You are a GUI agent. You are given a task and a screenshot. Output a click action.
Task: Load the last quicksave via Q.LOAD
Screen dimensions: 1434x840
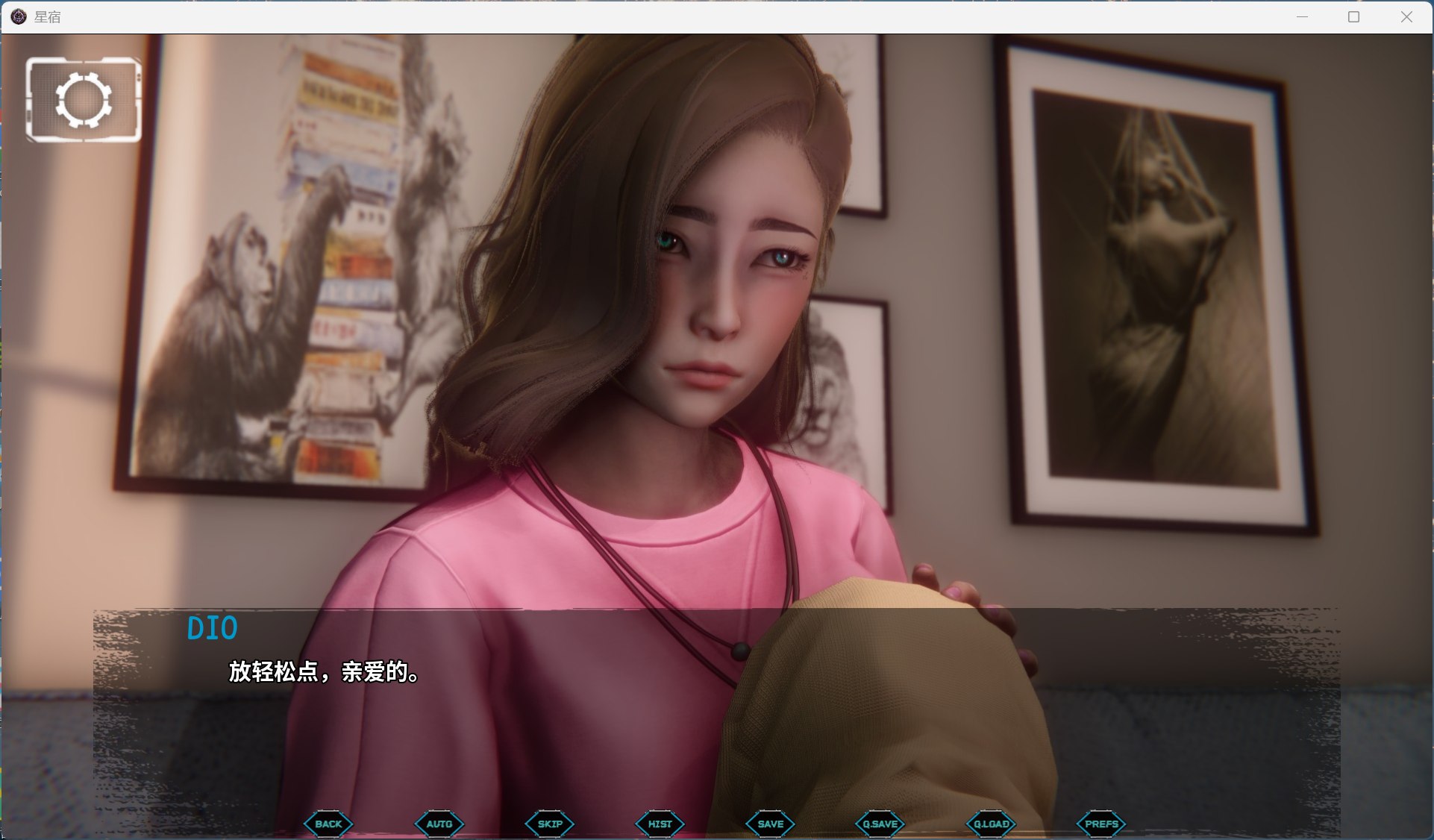[992, 824]
